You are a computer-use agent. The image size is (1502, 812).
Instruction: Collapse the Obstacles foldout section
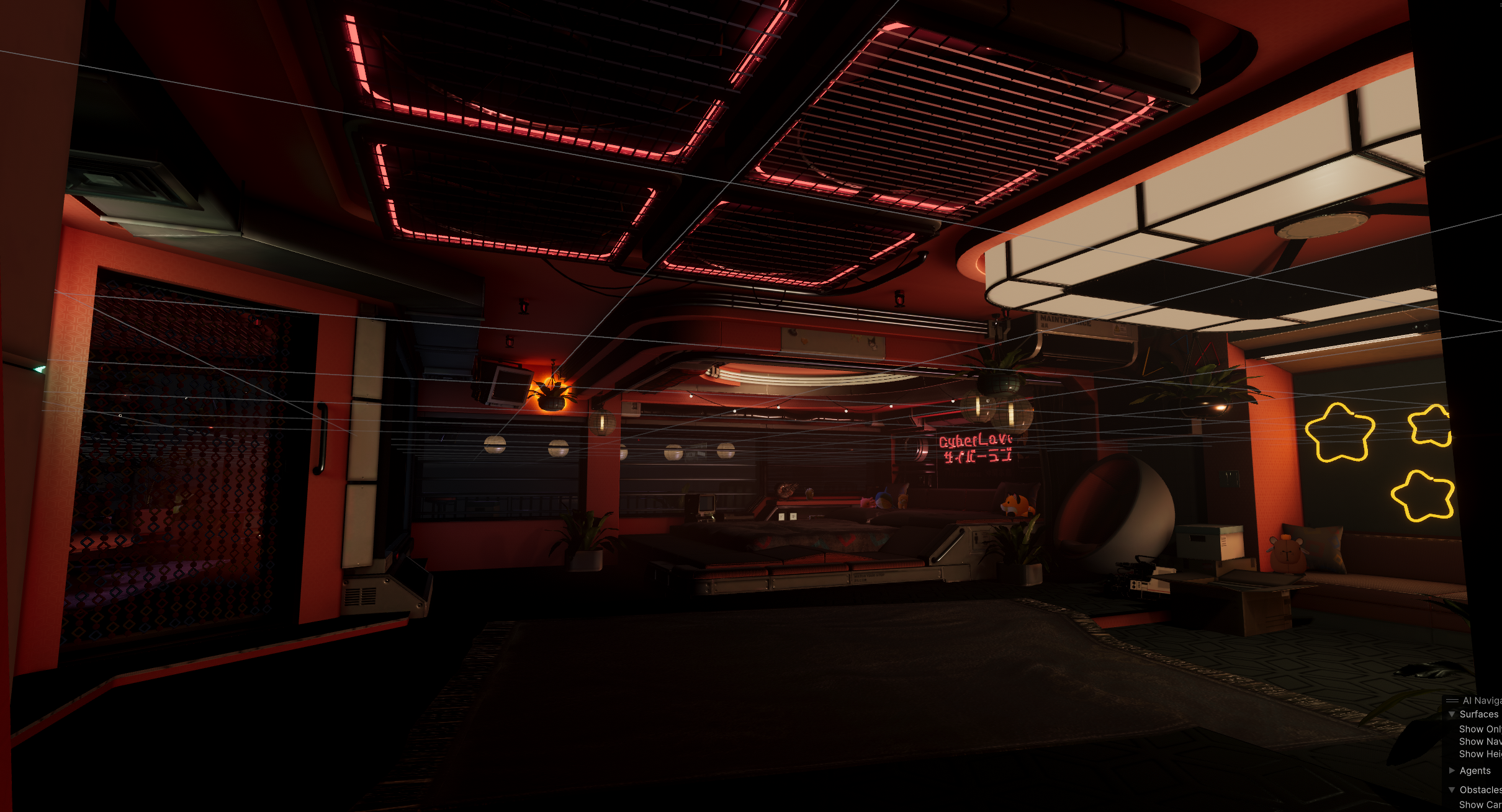click(1452, 790)
